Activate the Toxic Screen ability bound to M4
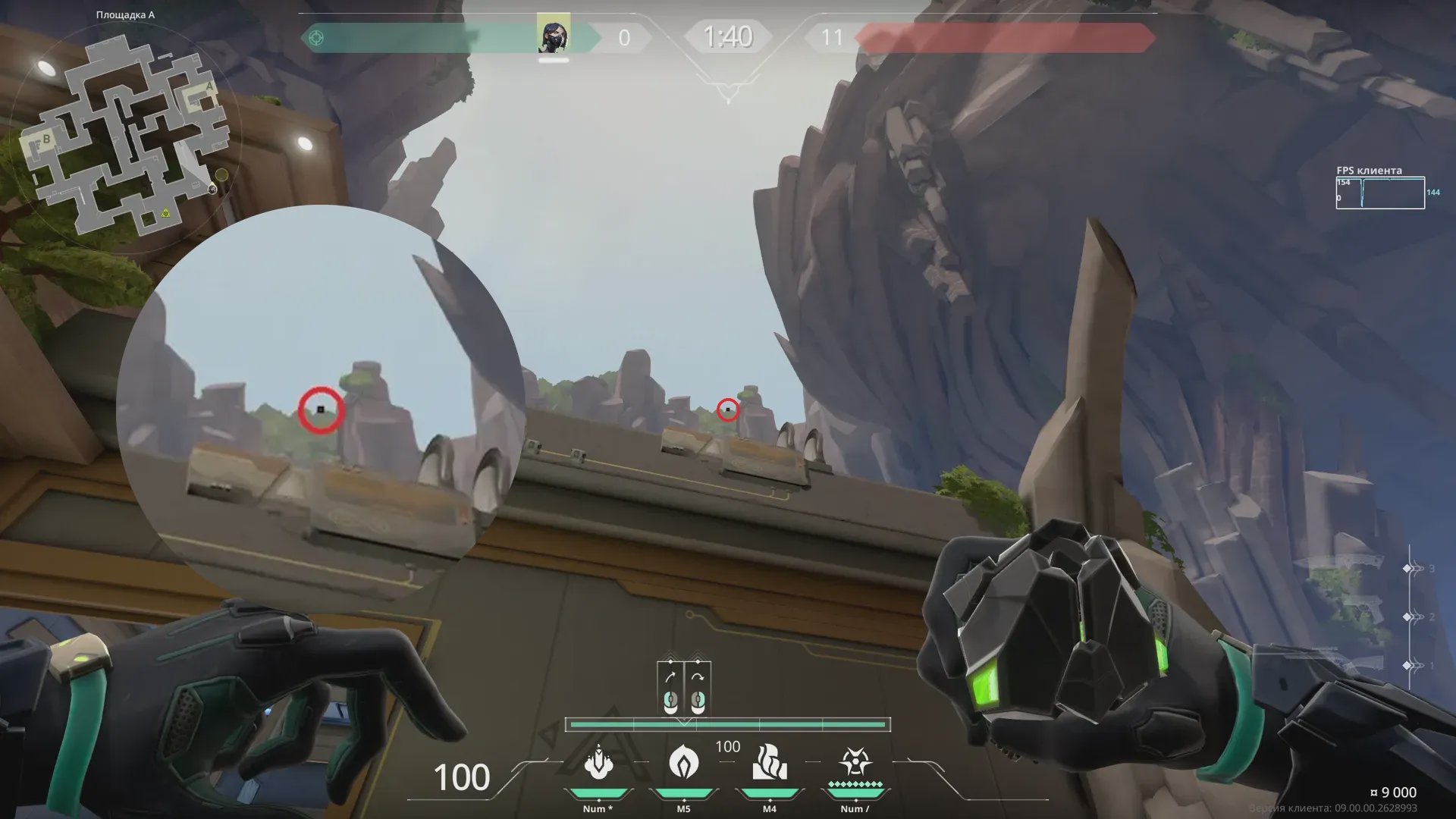Image resolution: width=1456 pixels, height=819 pixels. [769, 763]
